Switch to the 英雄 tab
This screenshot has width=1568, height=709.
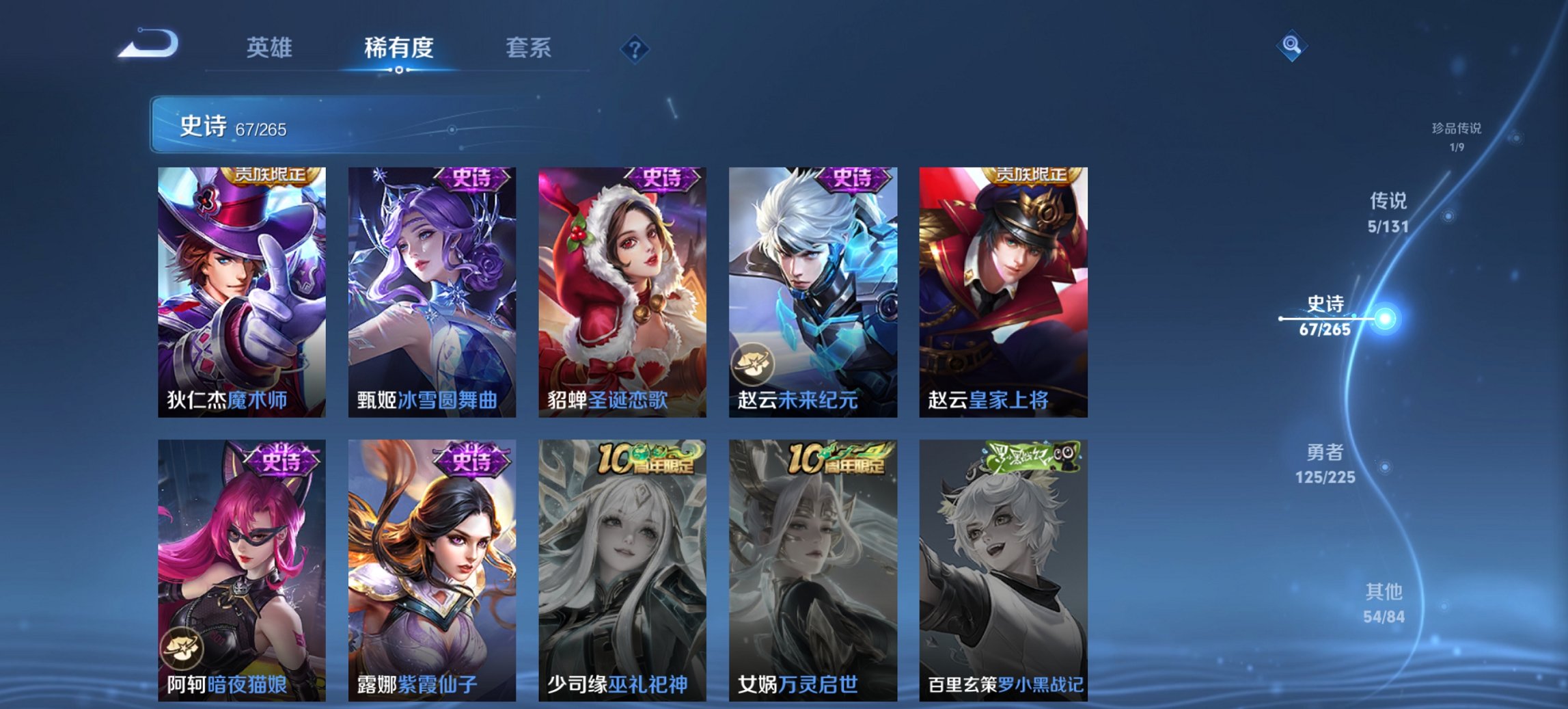click(x=271, y=48)
